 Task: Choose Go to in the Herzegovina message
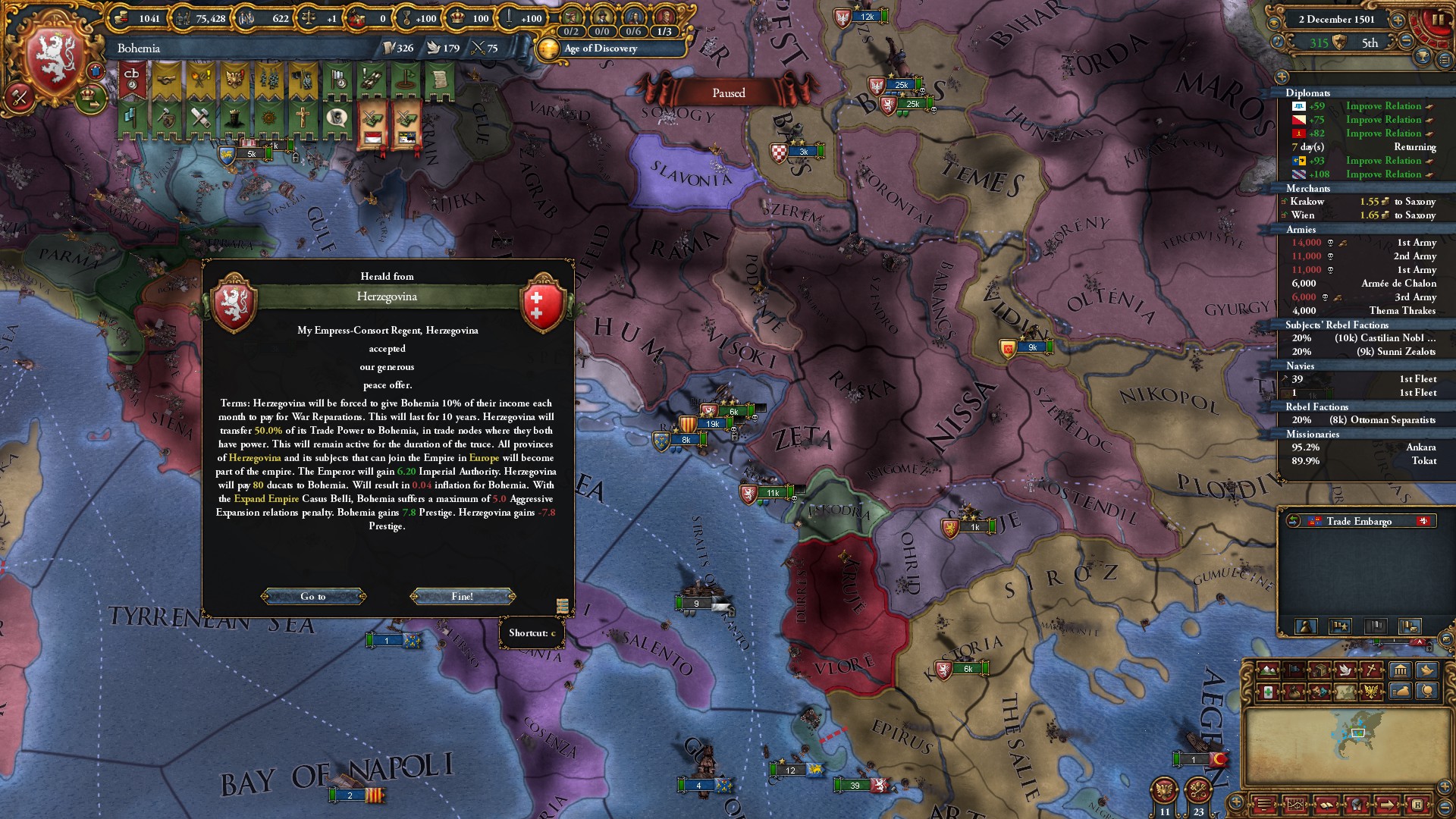coord(313,596)
